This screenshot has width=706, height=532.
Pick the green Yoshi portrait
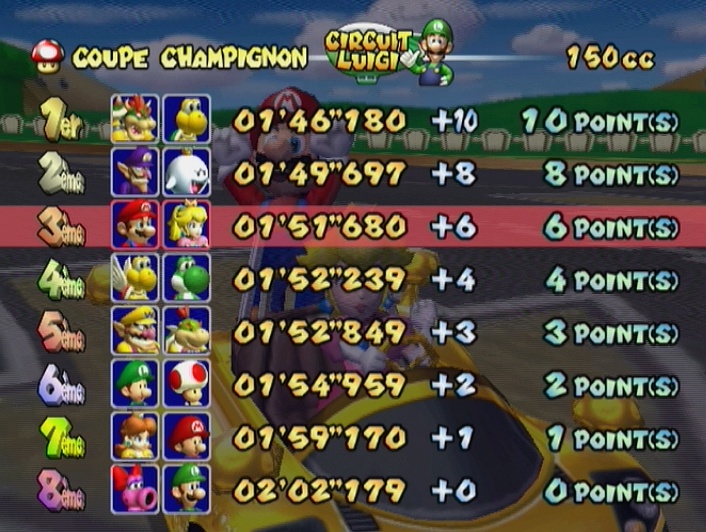[x=186, y=278]
